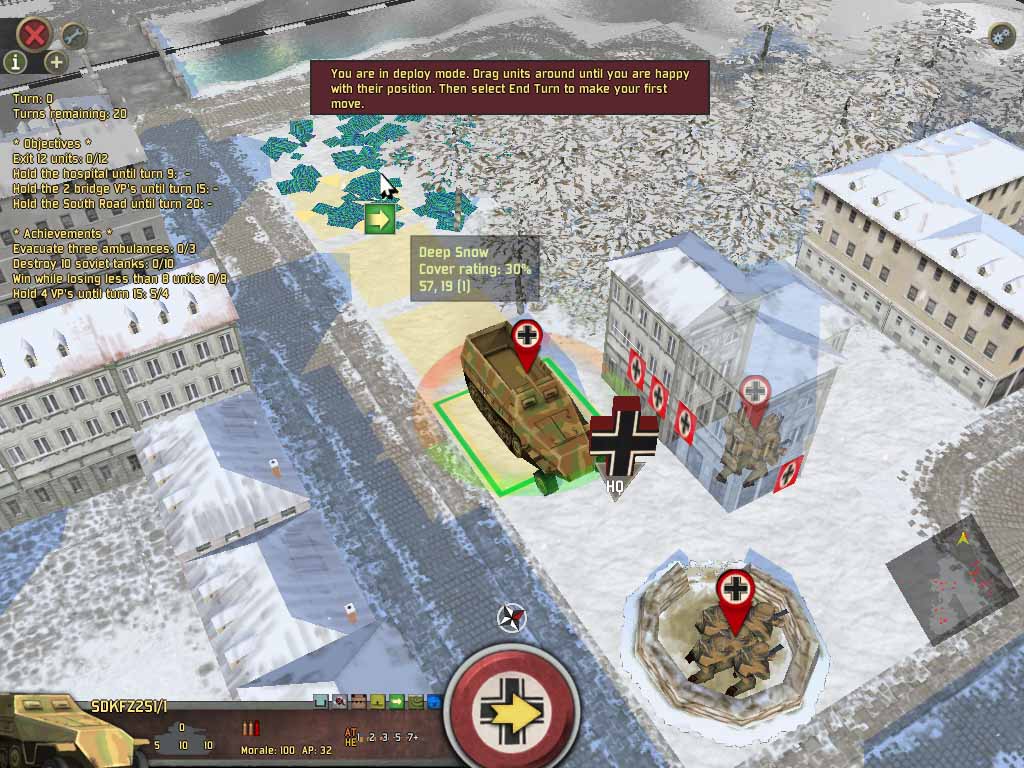End the turn with the large cross button
The width and height of the screenshot is (1024, 768).
click(x=512, y=709)
